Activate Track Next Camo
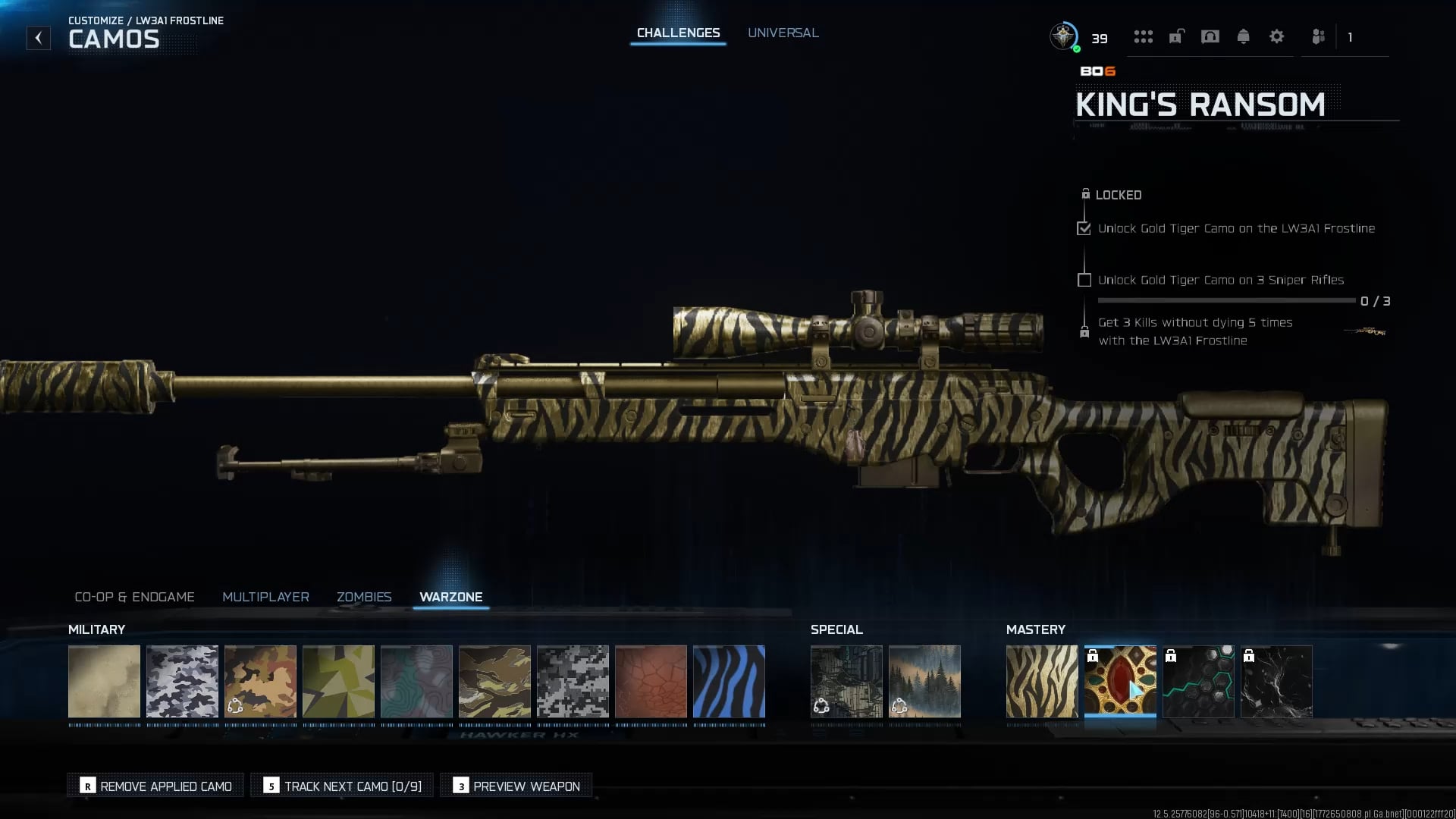Viewport: 1456px width, 819px height. point(342,786)
